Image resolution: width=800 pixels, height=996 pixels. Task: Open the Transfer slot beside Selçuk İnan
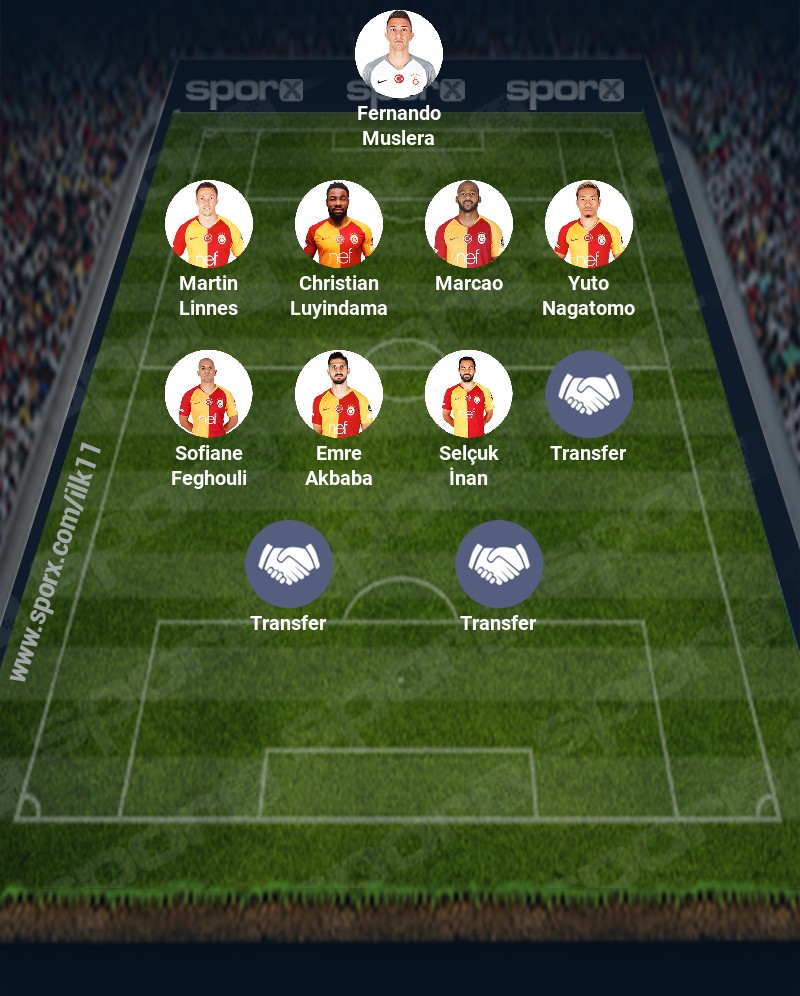coord(589,394)
